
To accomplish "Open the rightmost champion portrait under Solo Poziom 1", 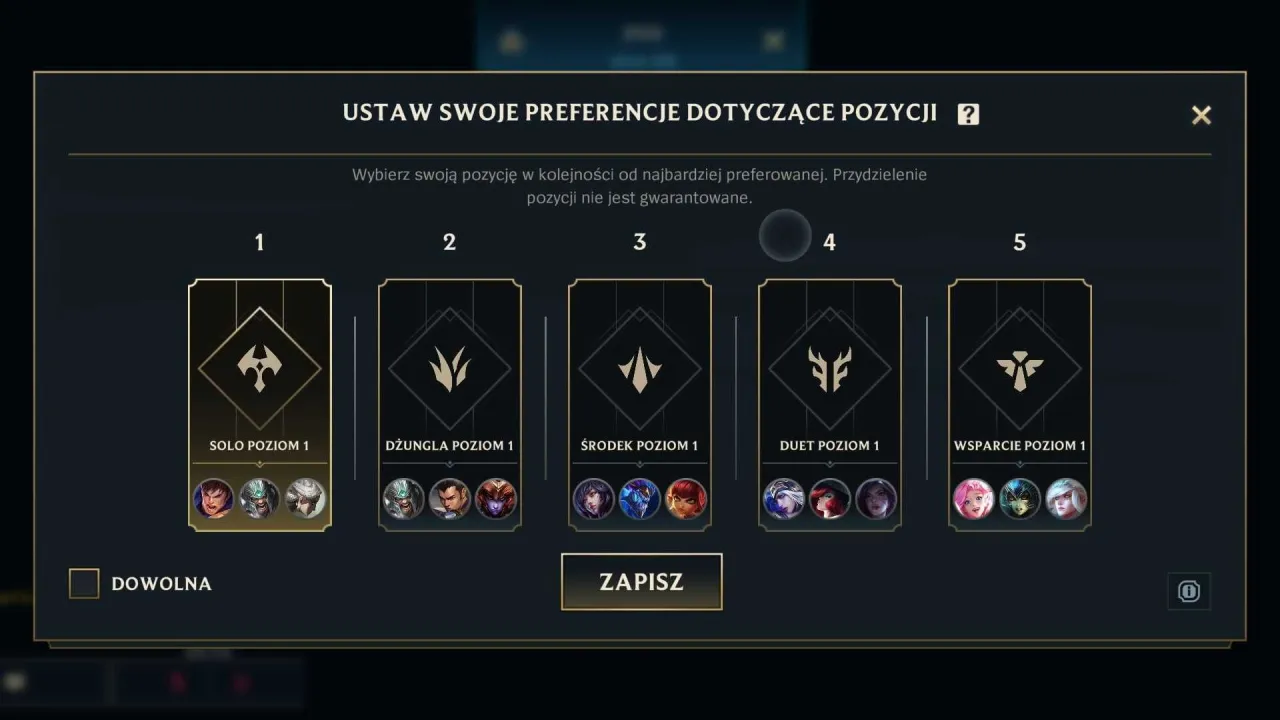I will pos(304,499).
